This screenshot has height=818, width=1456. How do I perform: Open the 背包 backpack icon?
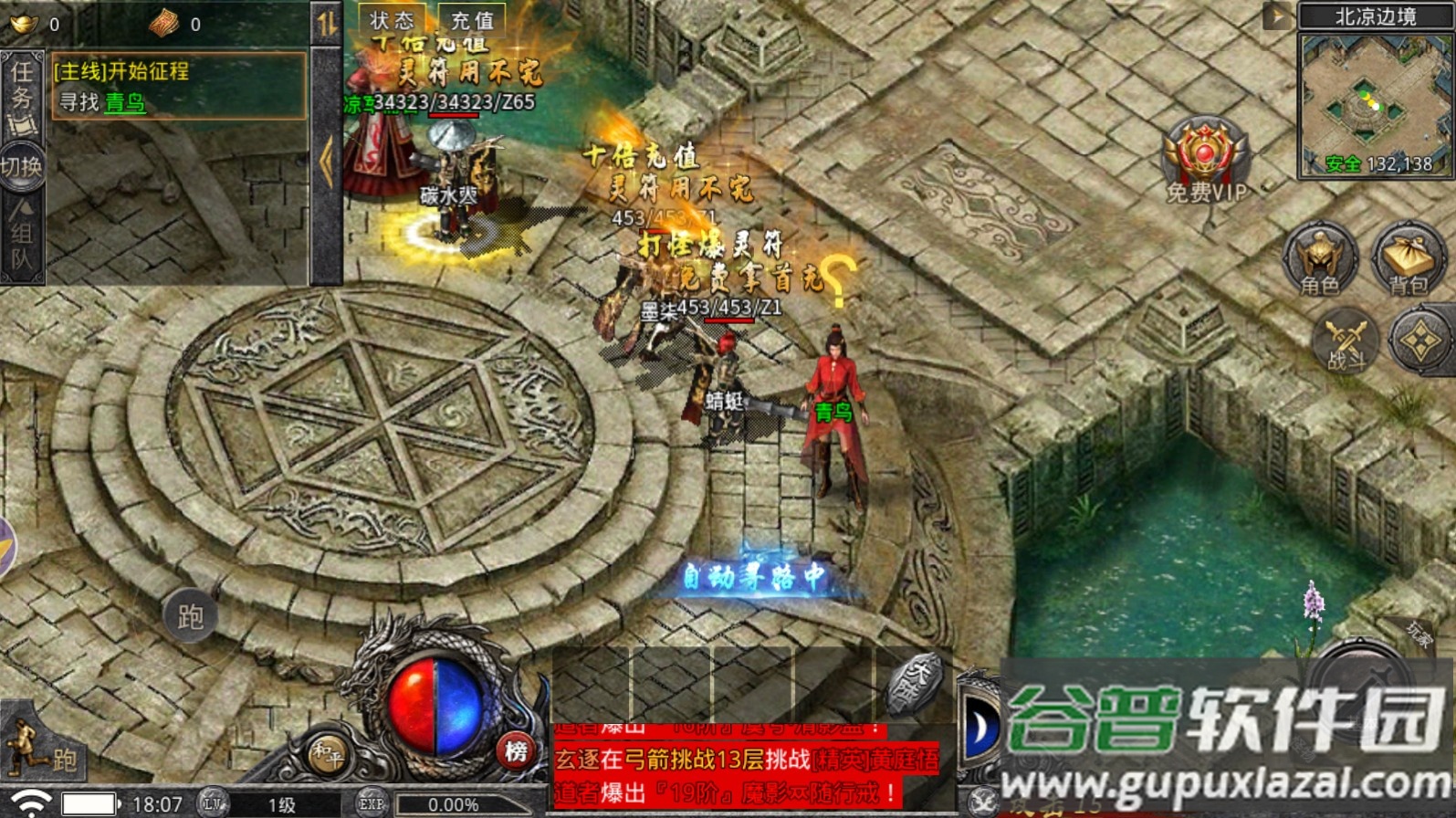point(1408,258)
